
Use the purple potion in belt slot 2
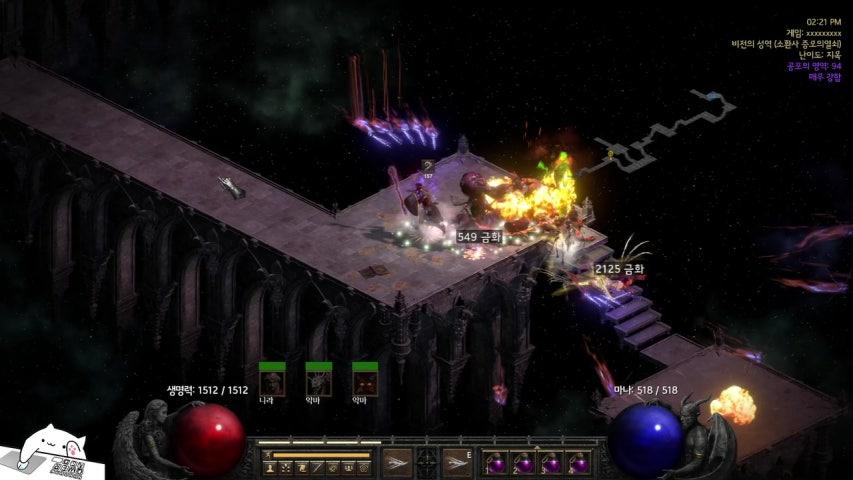pyautogui.click(x=522, y=463)
